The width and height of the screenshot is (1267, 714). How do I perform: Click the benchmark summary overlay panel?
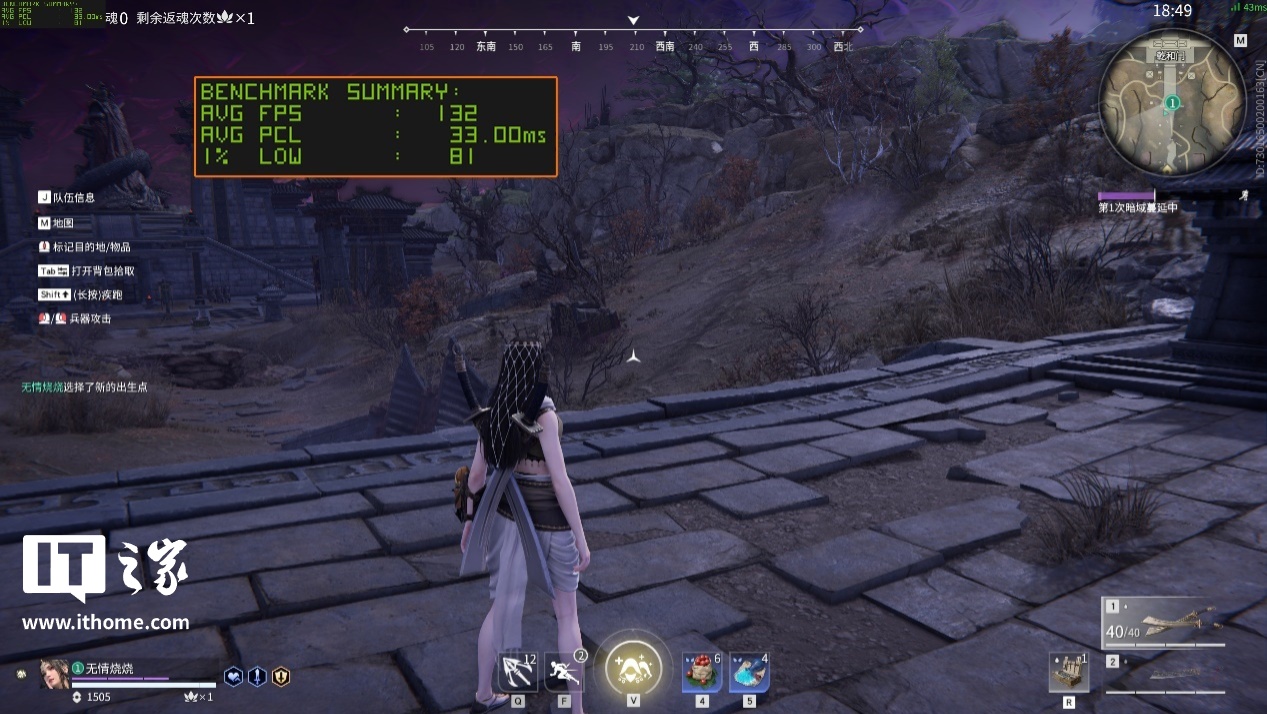[x=375, y=127]
